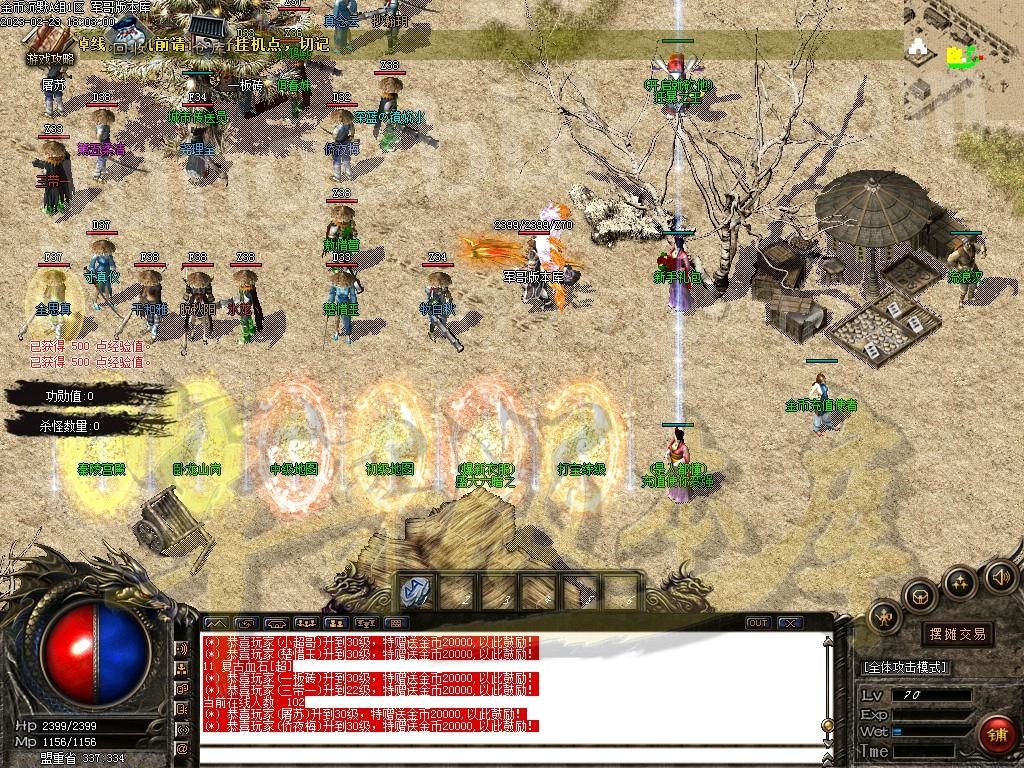
Task: Open the bag chest round button
Action: (x=919, y=596)
